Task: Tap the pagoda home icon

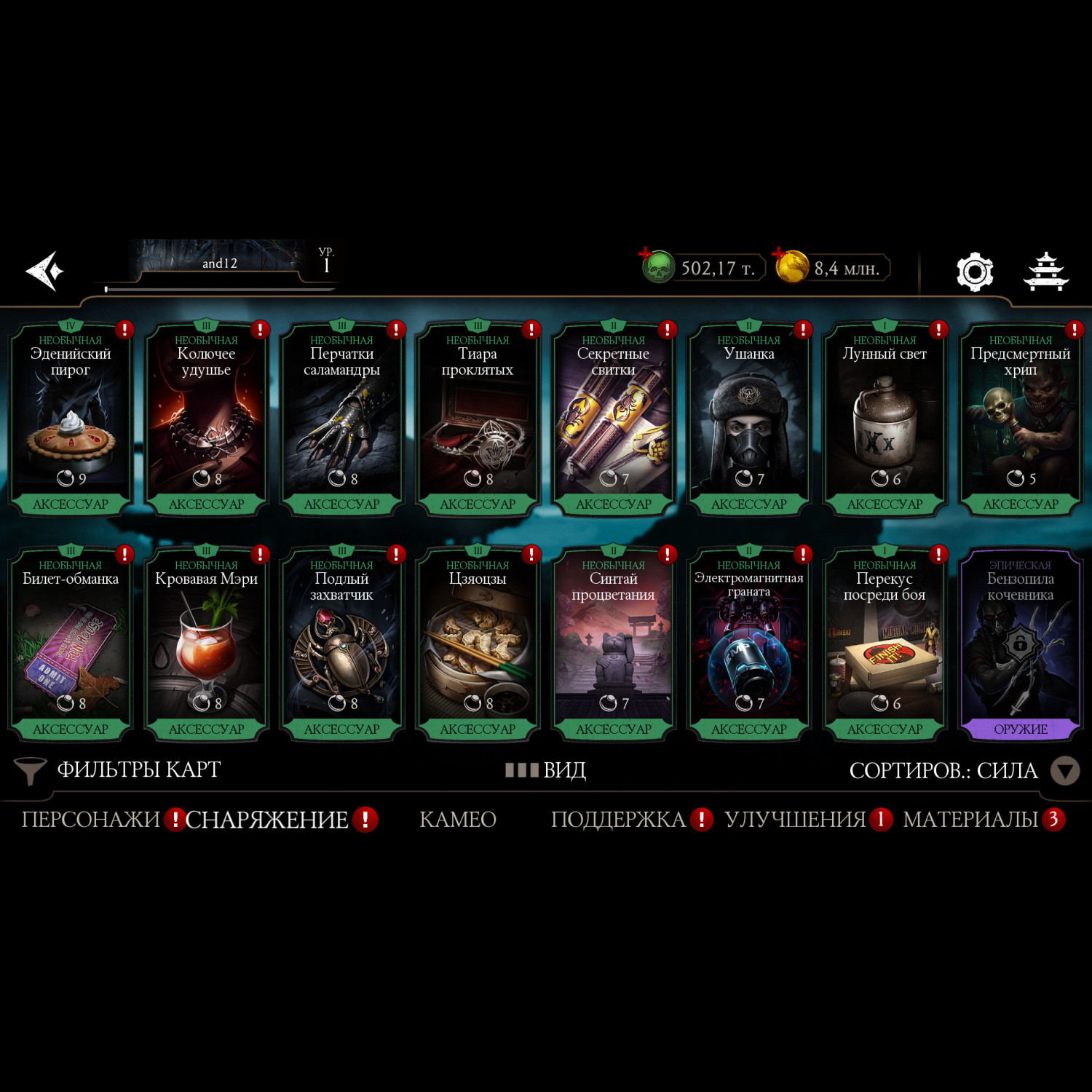Action: (1045, 272)
